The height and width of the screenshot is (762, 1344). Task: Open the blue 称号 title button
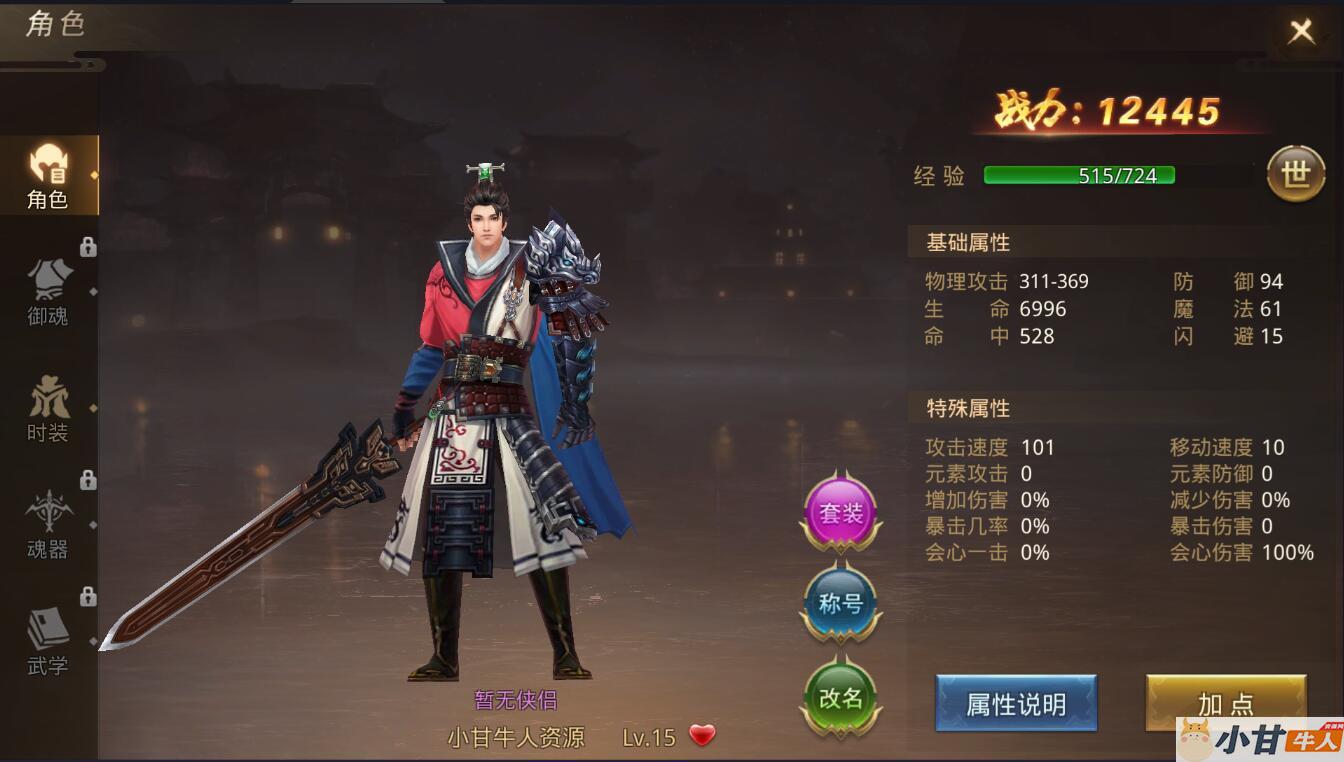(x=840, y=604)
